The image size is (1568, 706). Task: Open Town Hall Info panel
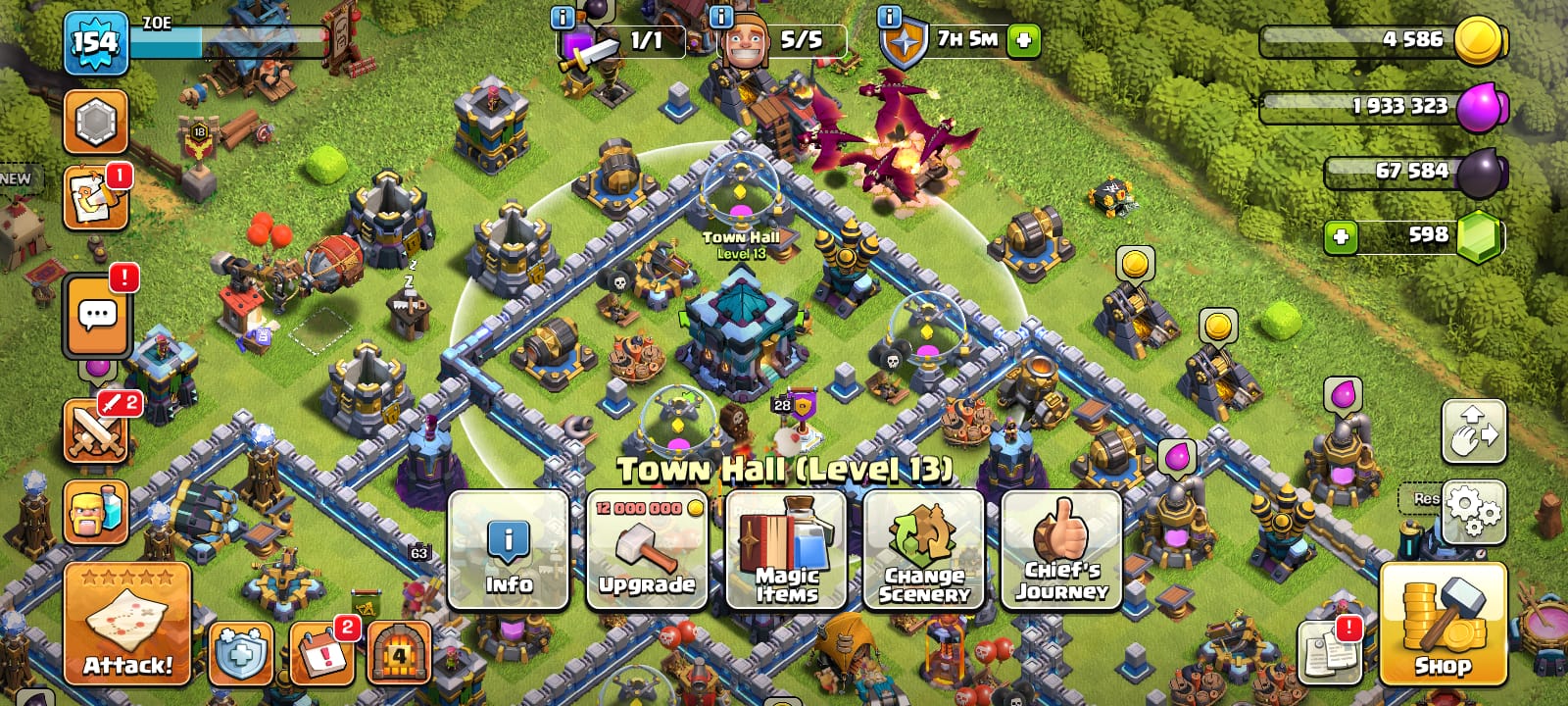pos(509,550)
